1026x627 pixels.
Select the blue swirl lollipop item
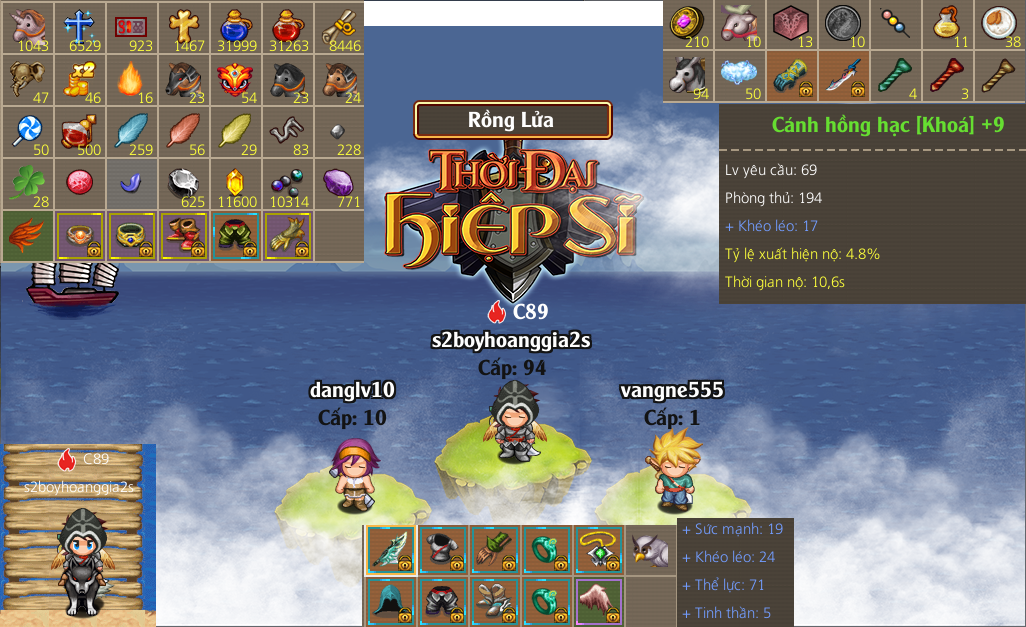pyautogui.click(x=27, y=131)
